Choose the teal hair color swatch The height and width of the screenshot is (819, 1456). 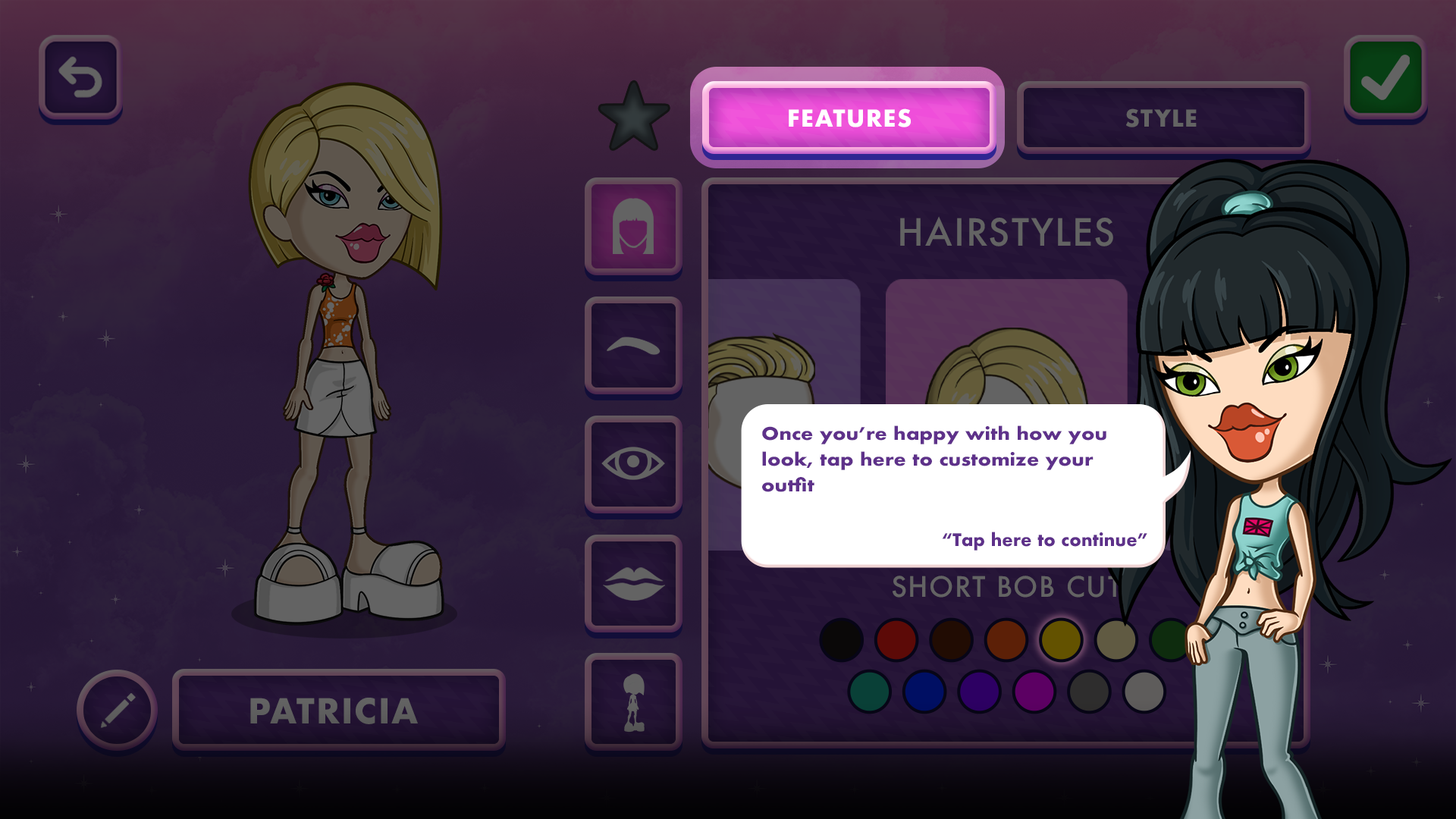(870, 691)
